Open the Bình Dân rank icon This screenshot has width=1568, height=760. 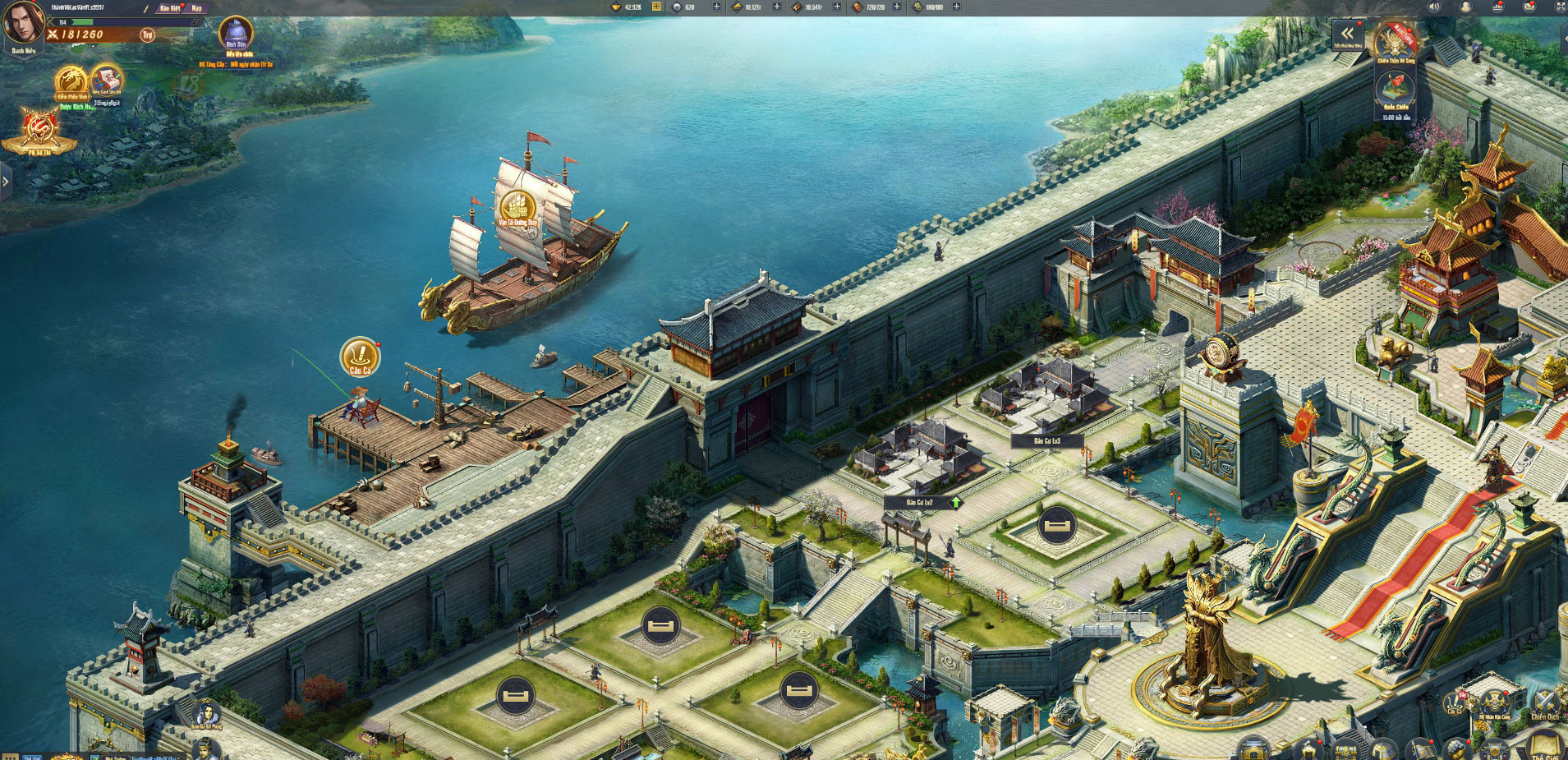point(236,33)
